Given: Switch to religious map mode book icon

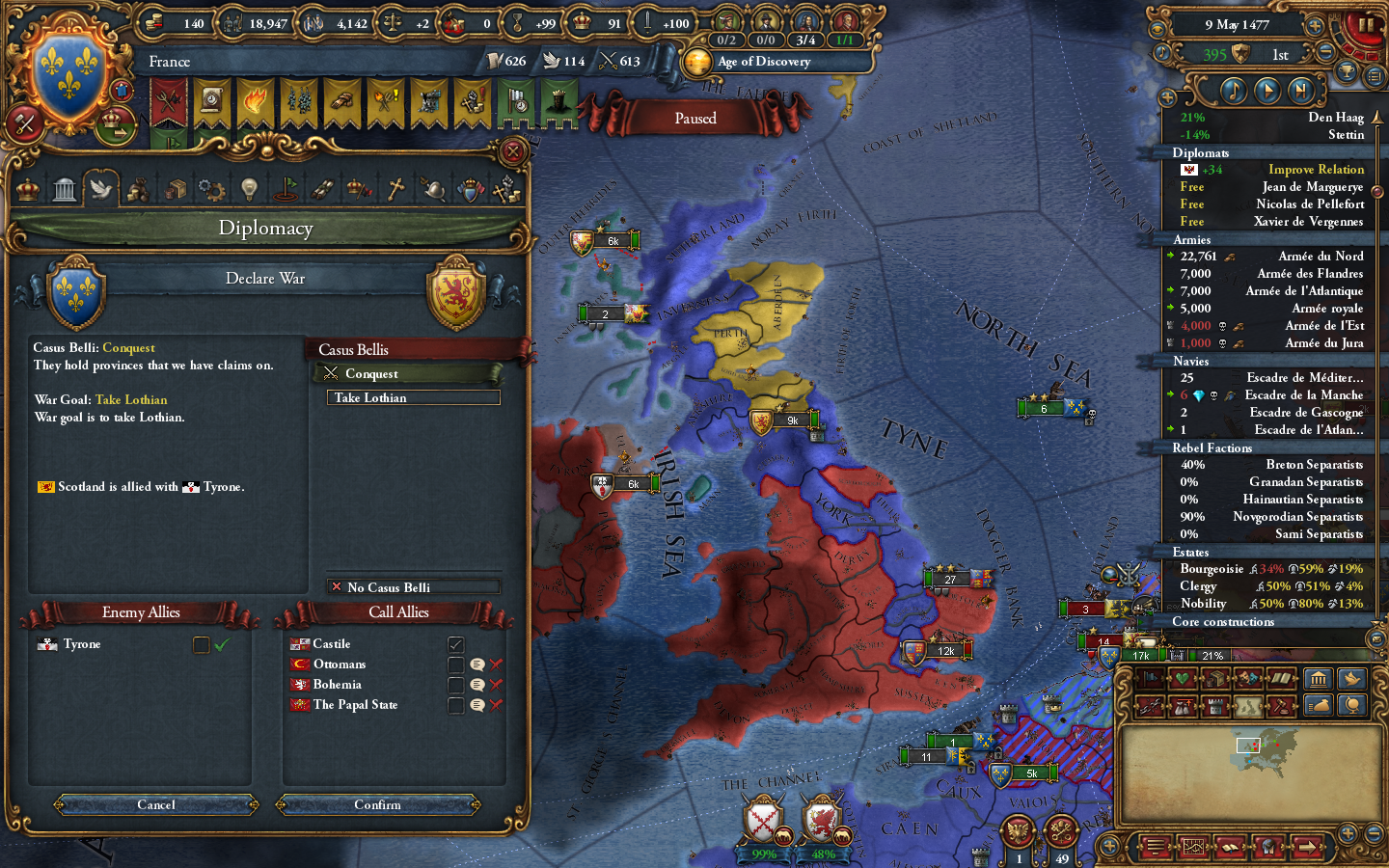Looking at the screenshot, I should click(x=1282, y=679).
